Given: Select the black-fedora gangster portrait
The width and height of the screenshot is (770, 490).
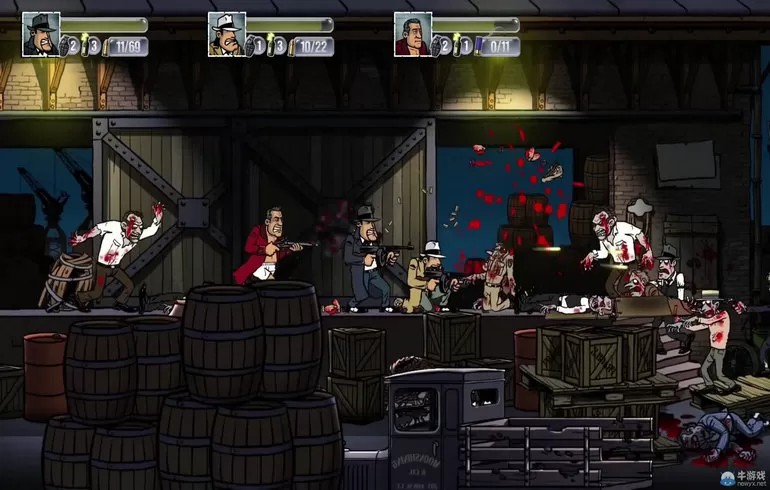Looking at the screenshot, I should (x=41, y=33).
